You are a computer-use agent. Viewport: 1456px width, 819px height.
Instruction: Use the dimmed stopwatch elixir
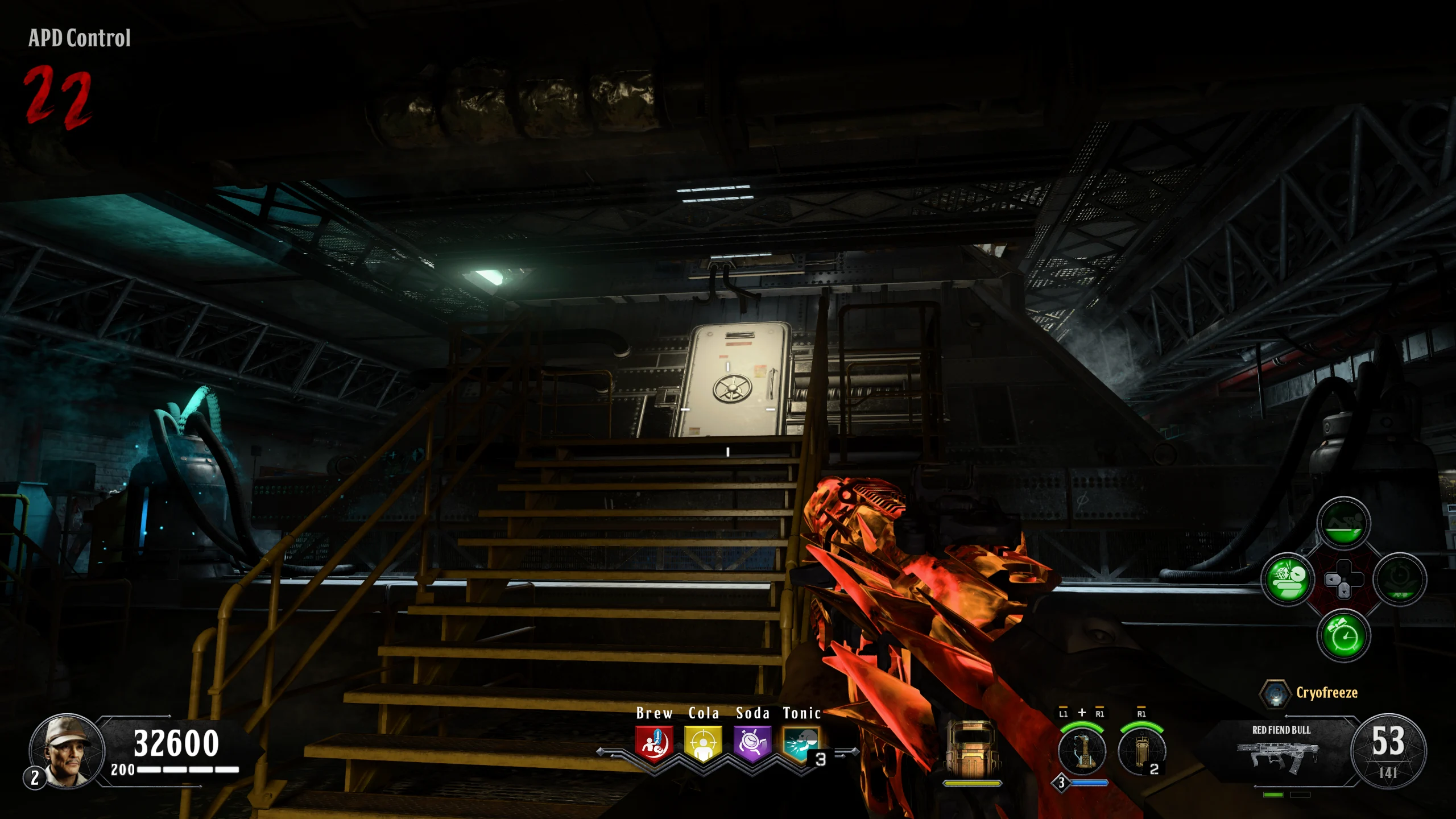click(x=1400, y=580)
